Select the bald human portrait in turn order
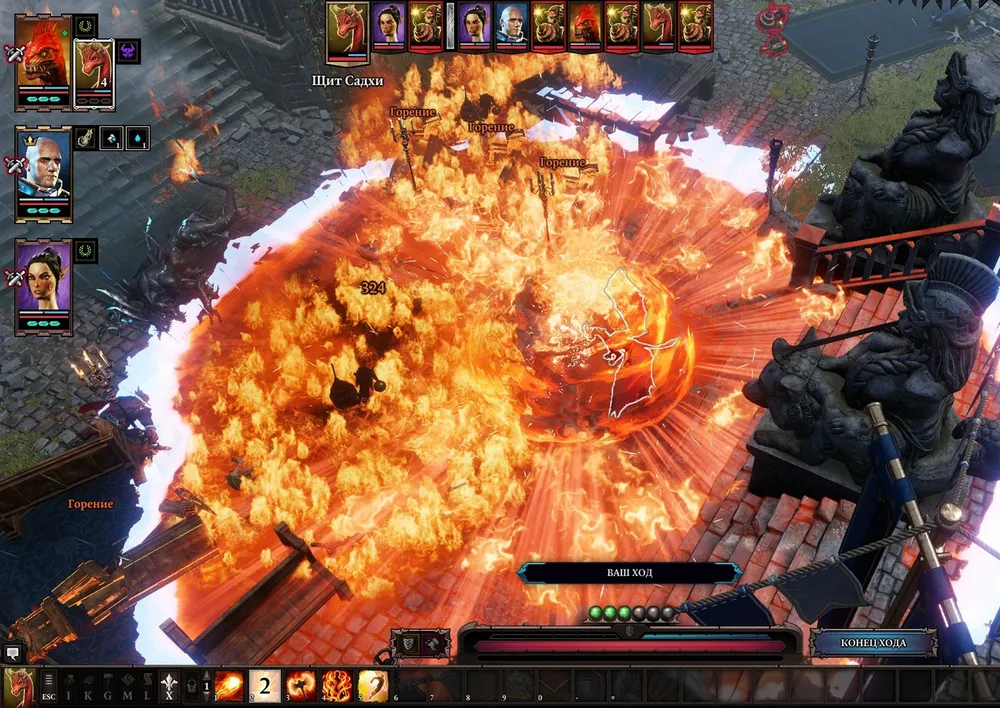 (511, 23)
